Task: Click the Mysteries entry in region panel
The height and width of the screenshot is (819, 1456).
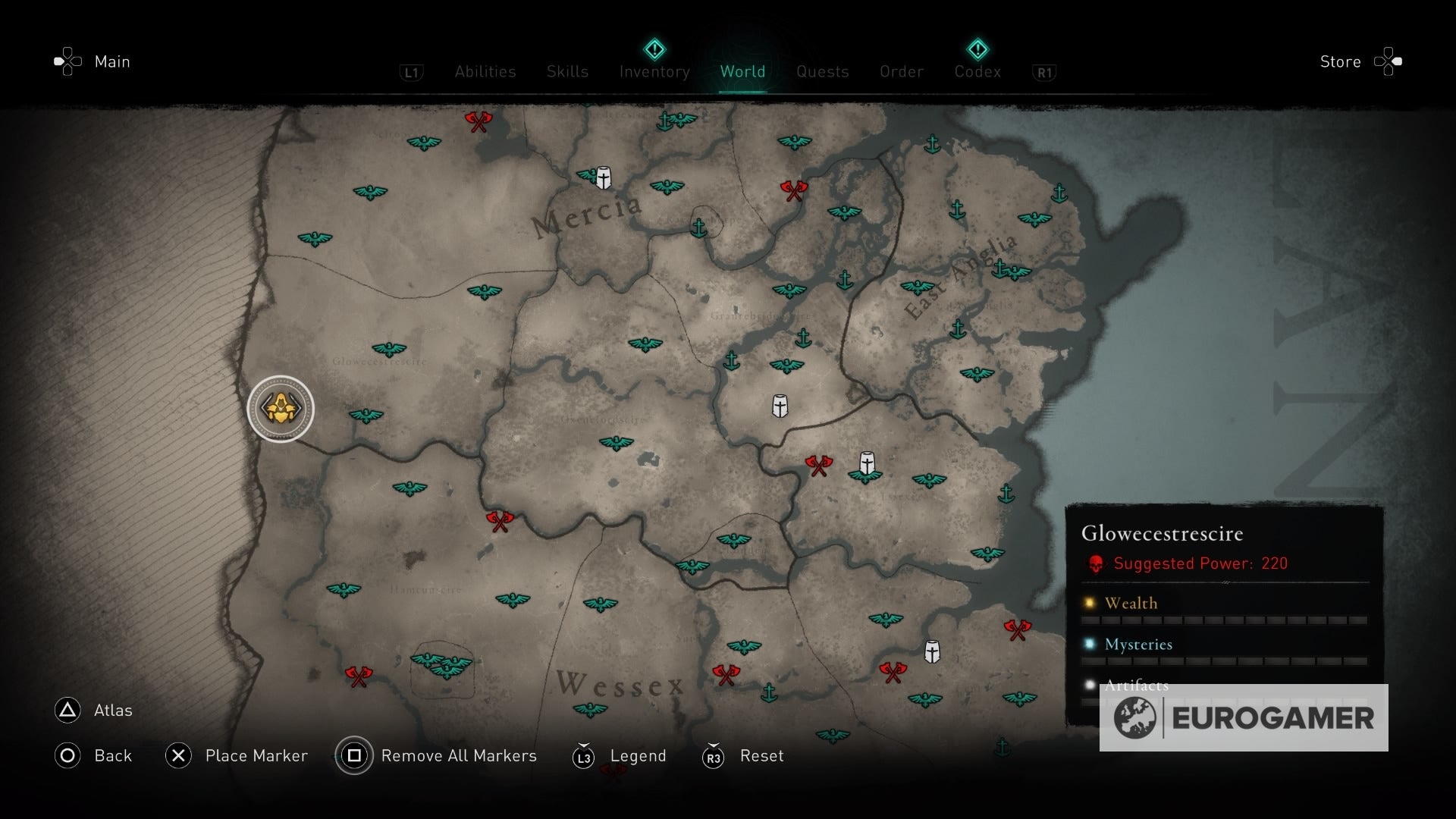Action: (1138, 645)
